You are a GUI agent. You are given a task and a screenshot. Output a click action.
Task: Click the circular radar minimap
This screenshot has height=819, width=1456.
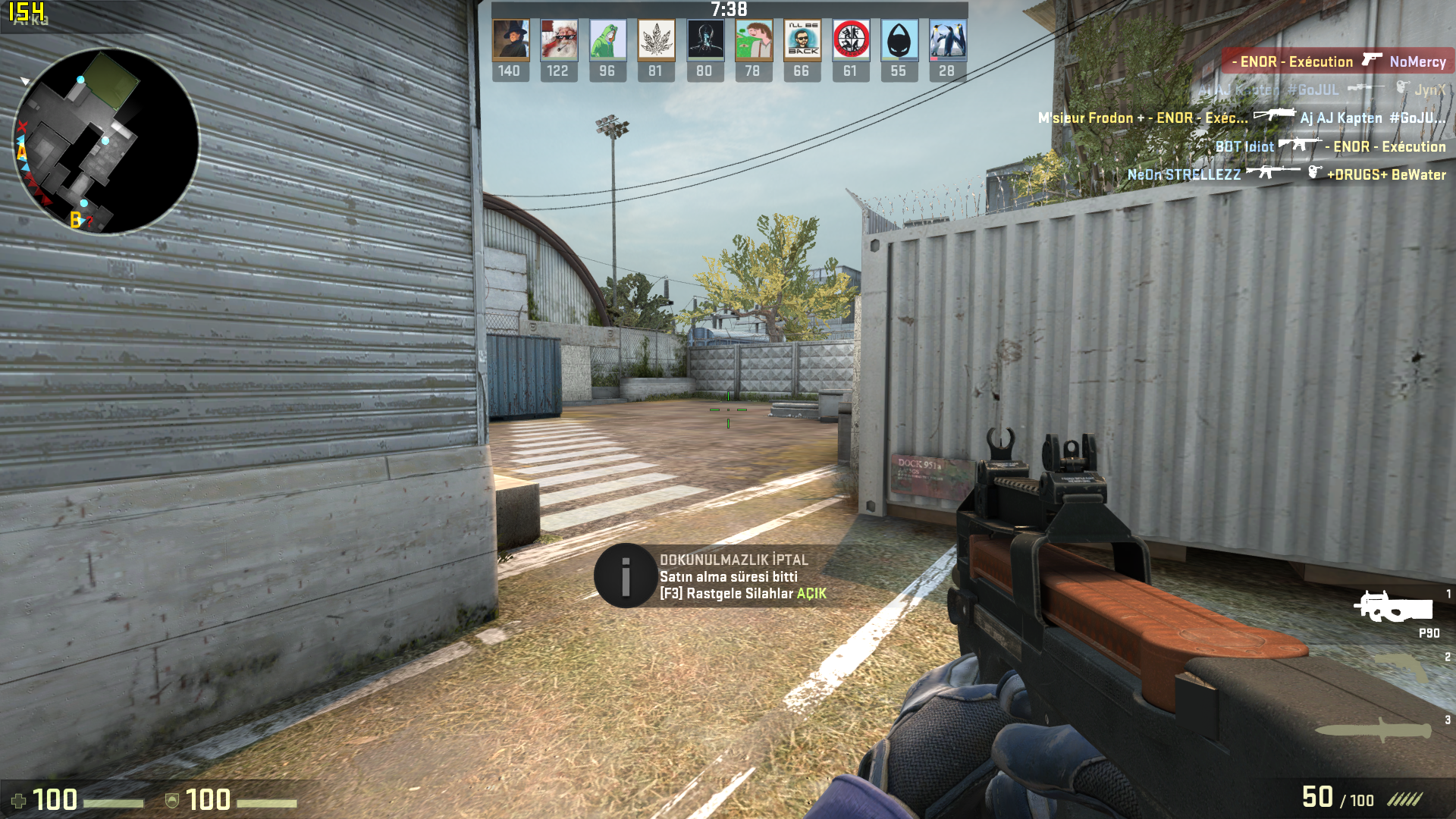(106, 141)
